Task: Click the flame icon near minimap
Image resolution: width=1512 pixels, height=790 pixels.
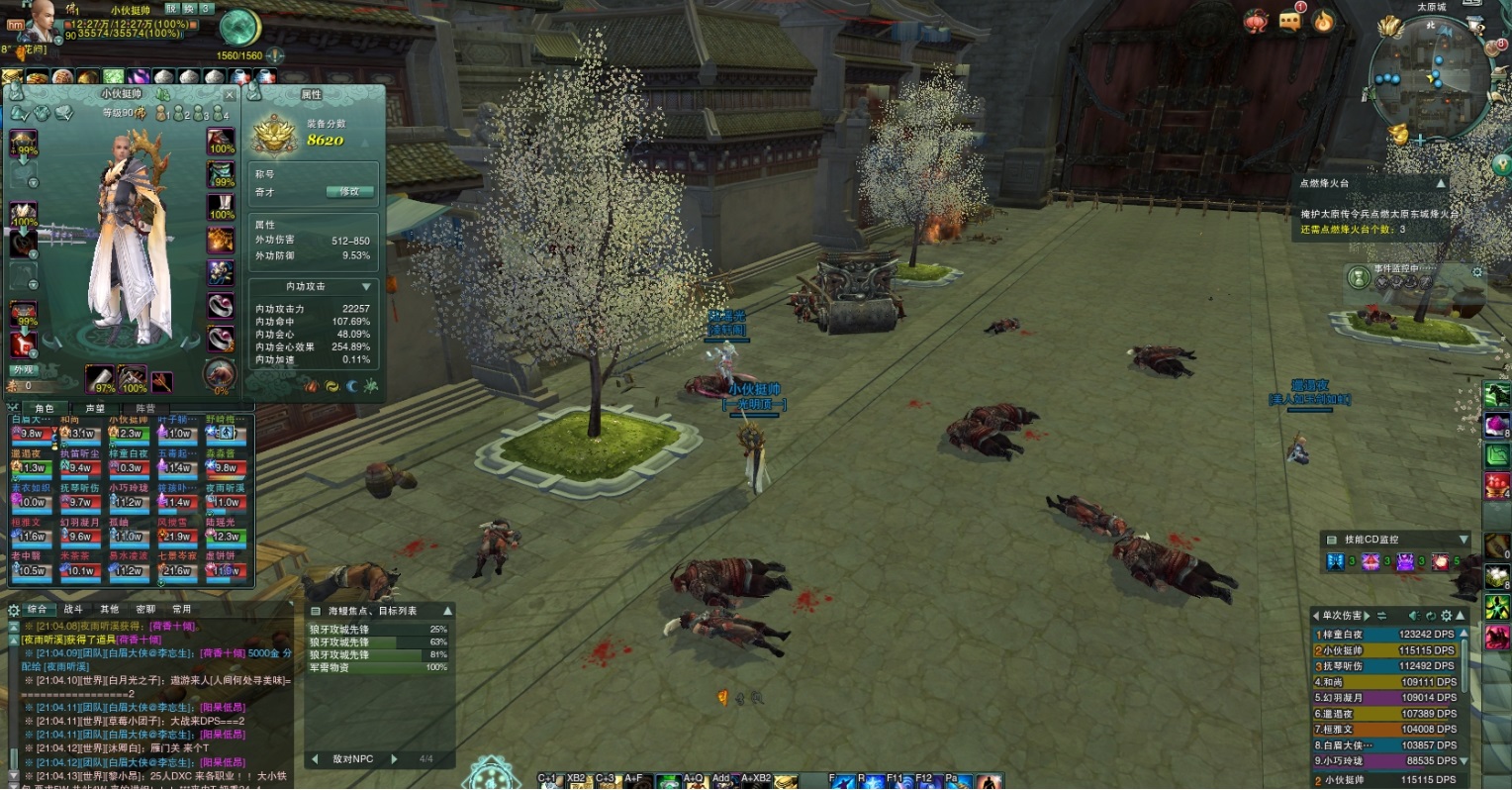Action: (x=1324, y=21)
